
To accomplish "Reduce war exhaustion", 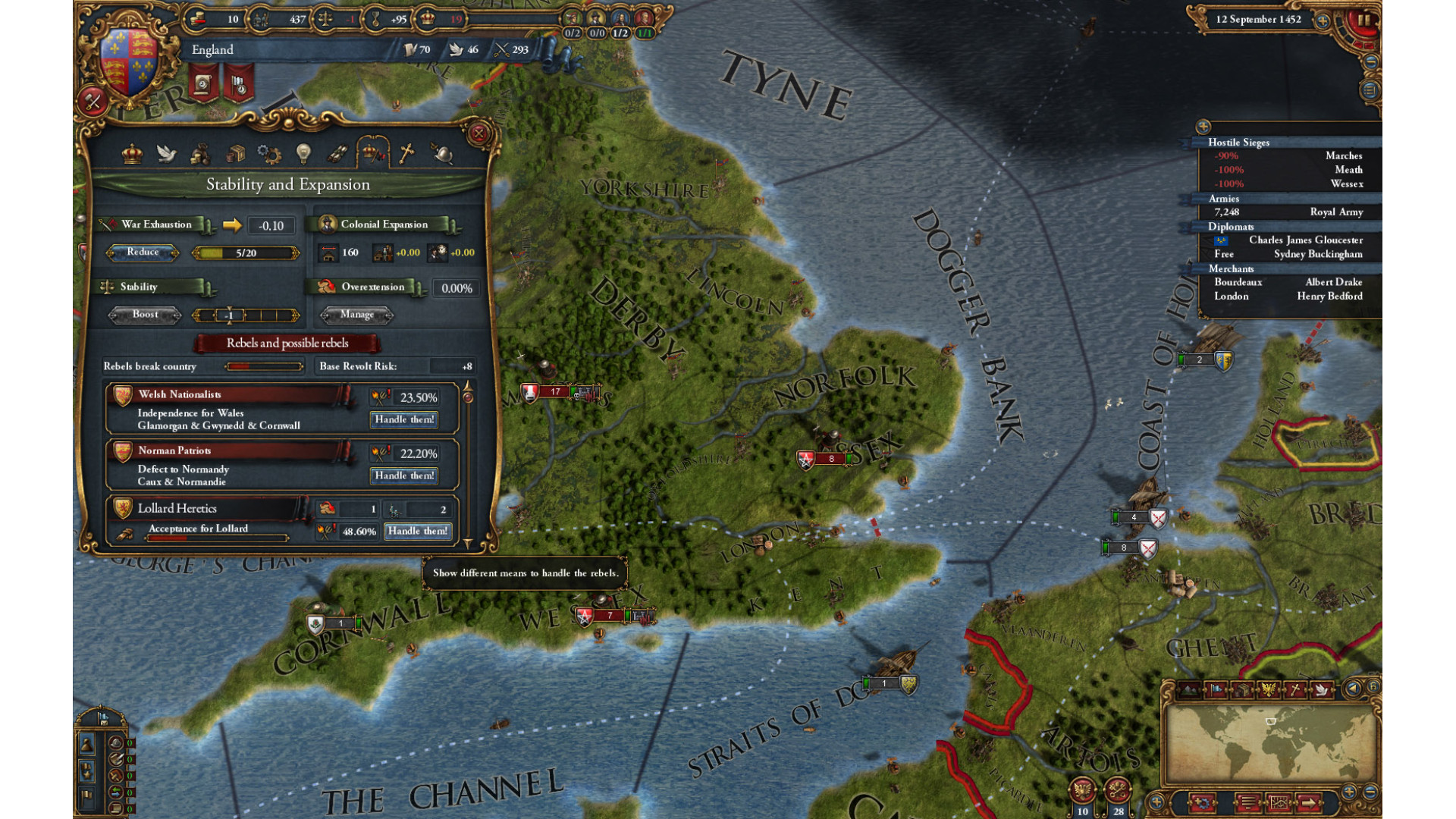I will pyautogui.click(x=143, y=253).
